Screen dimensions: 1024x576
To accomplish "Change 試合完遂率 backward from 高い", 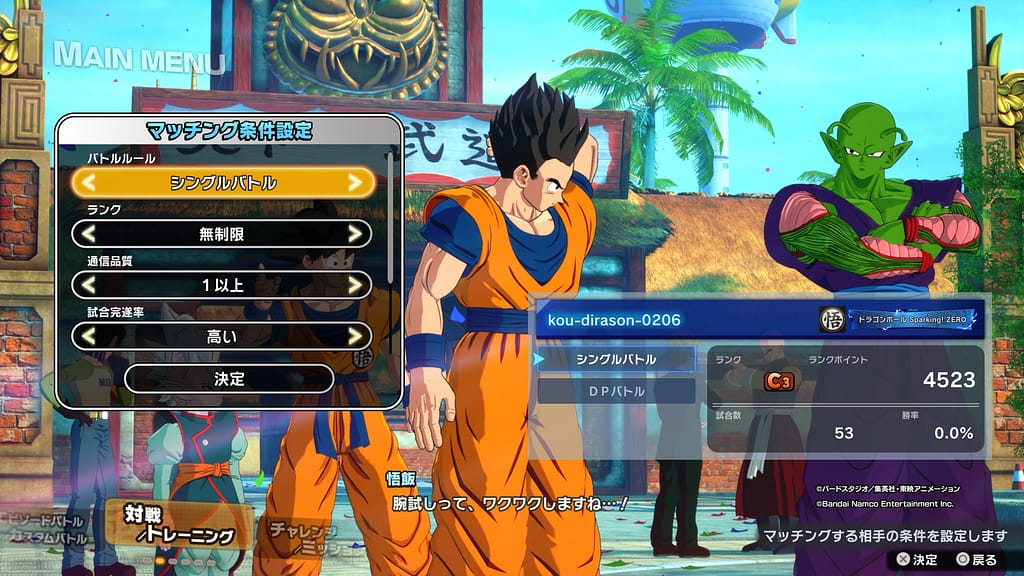I will (89, 336).
